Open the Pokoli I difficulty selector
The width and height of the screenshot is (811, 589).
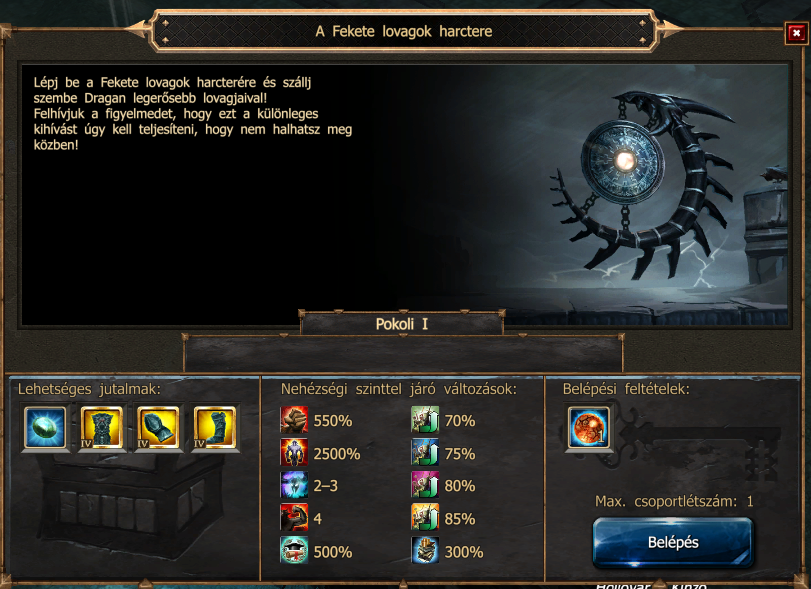(402, 324)
